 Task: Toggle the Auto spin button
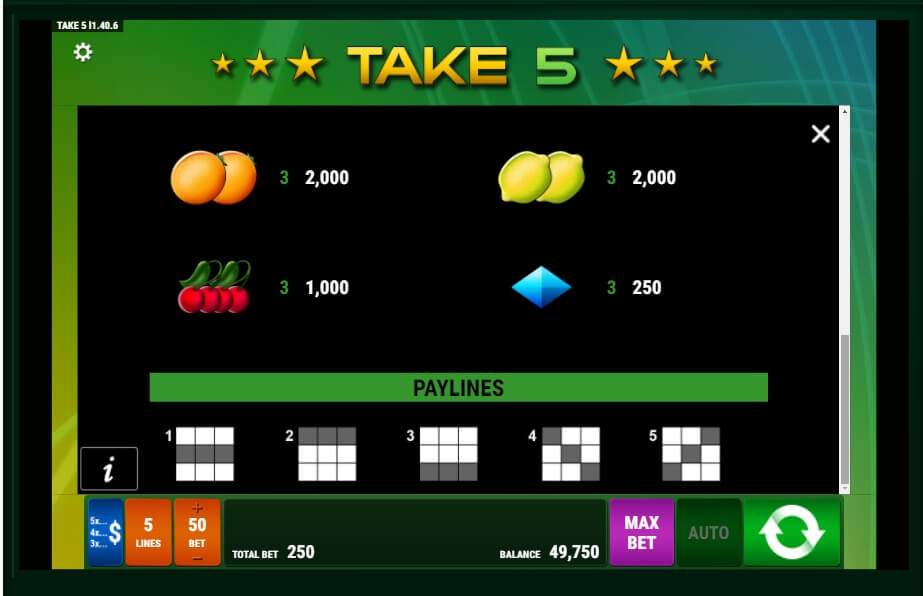(708, 532)
